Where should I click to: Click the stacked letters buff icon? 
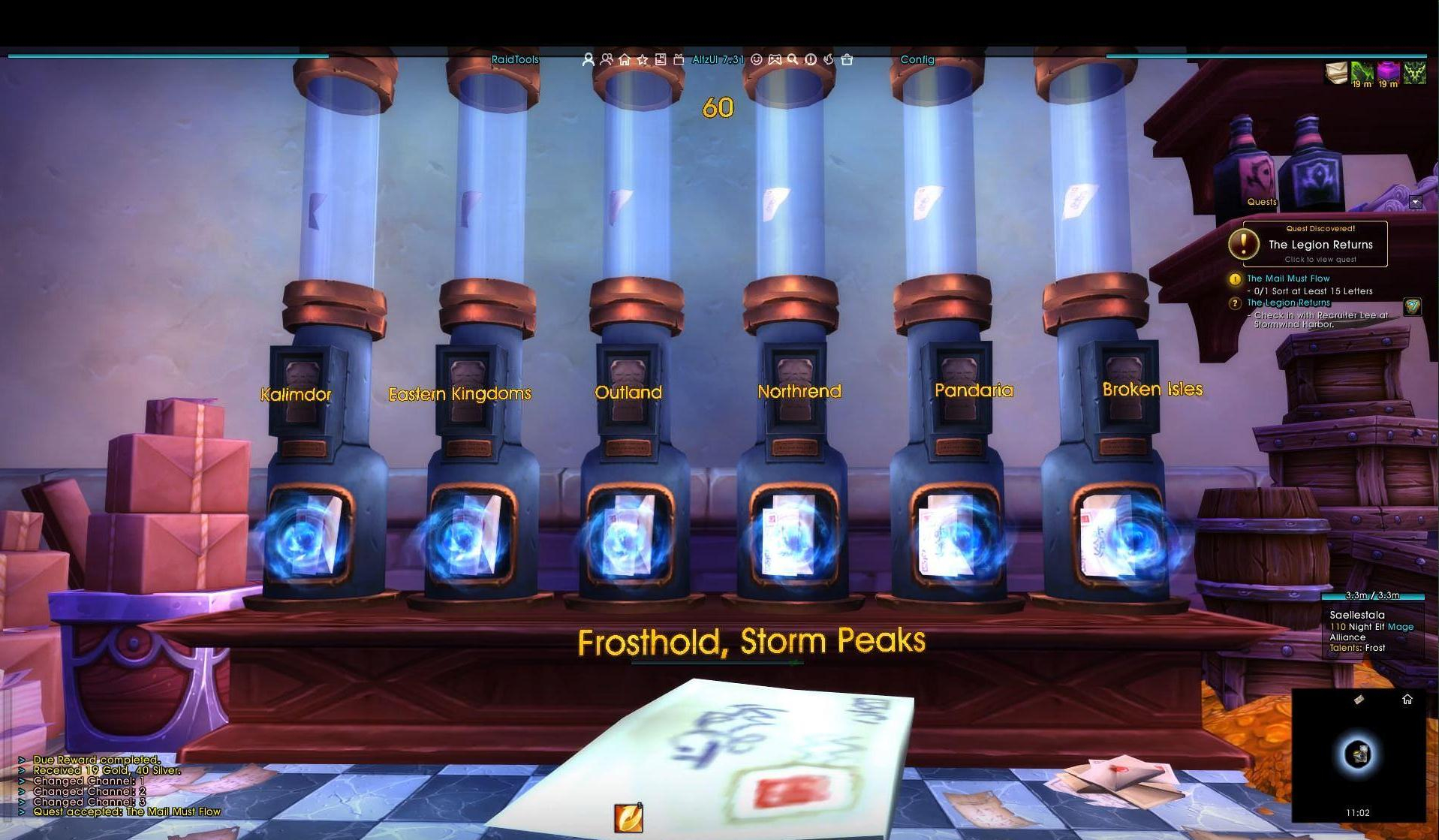pyautogui.click(x=1335, y=73)
